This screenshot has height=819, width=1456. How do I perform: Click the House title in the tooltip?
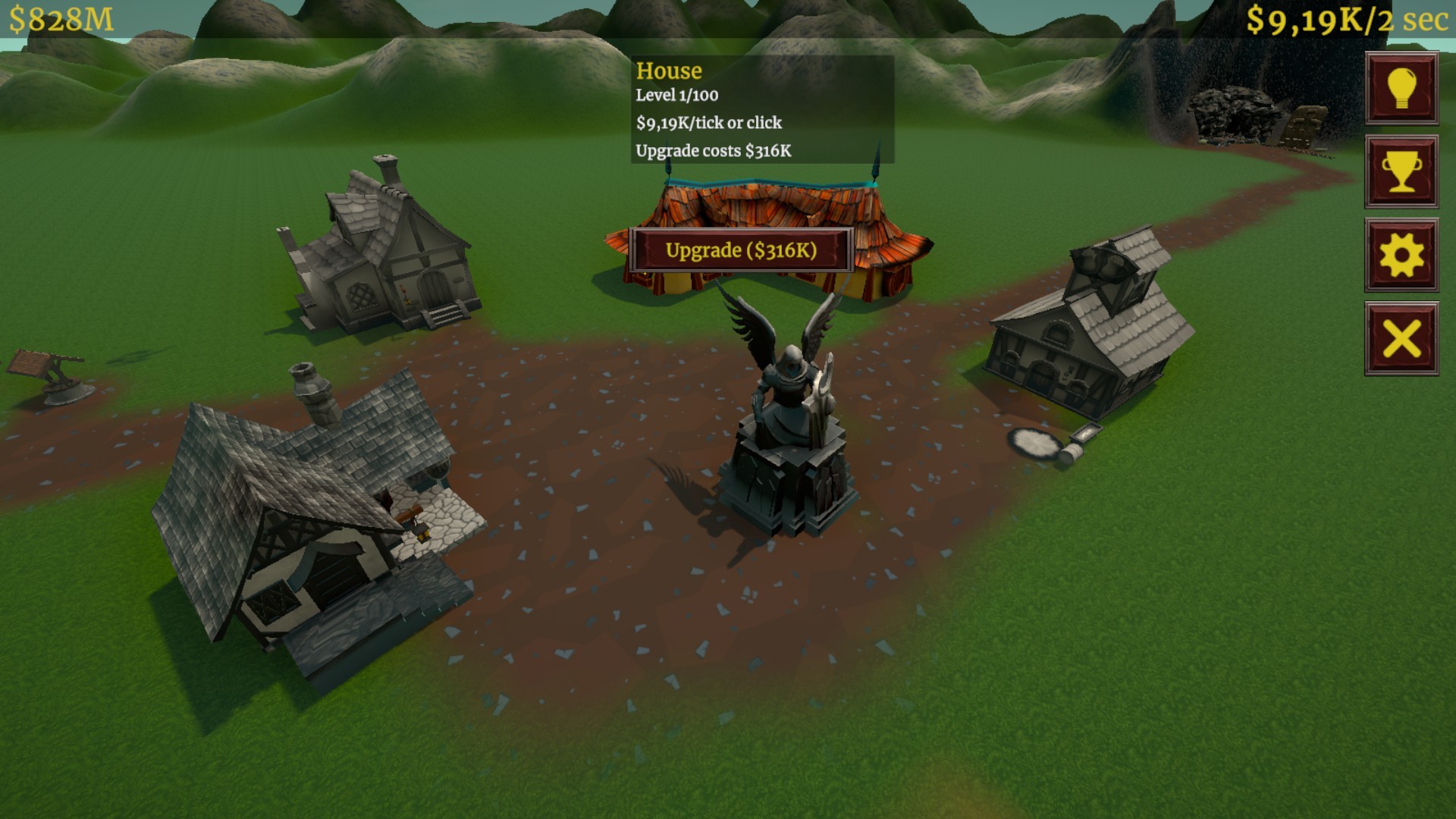[667, 71]
